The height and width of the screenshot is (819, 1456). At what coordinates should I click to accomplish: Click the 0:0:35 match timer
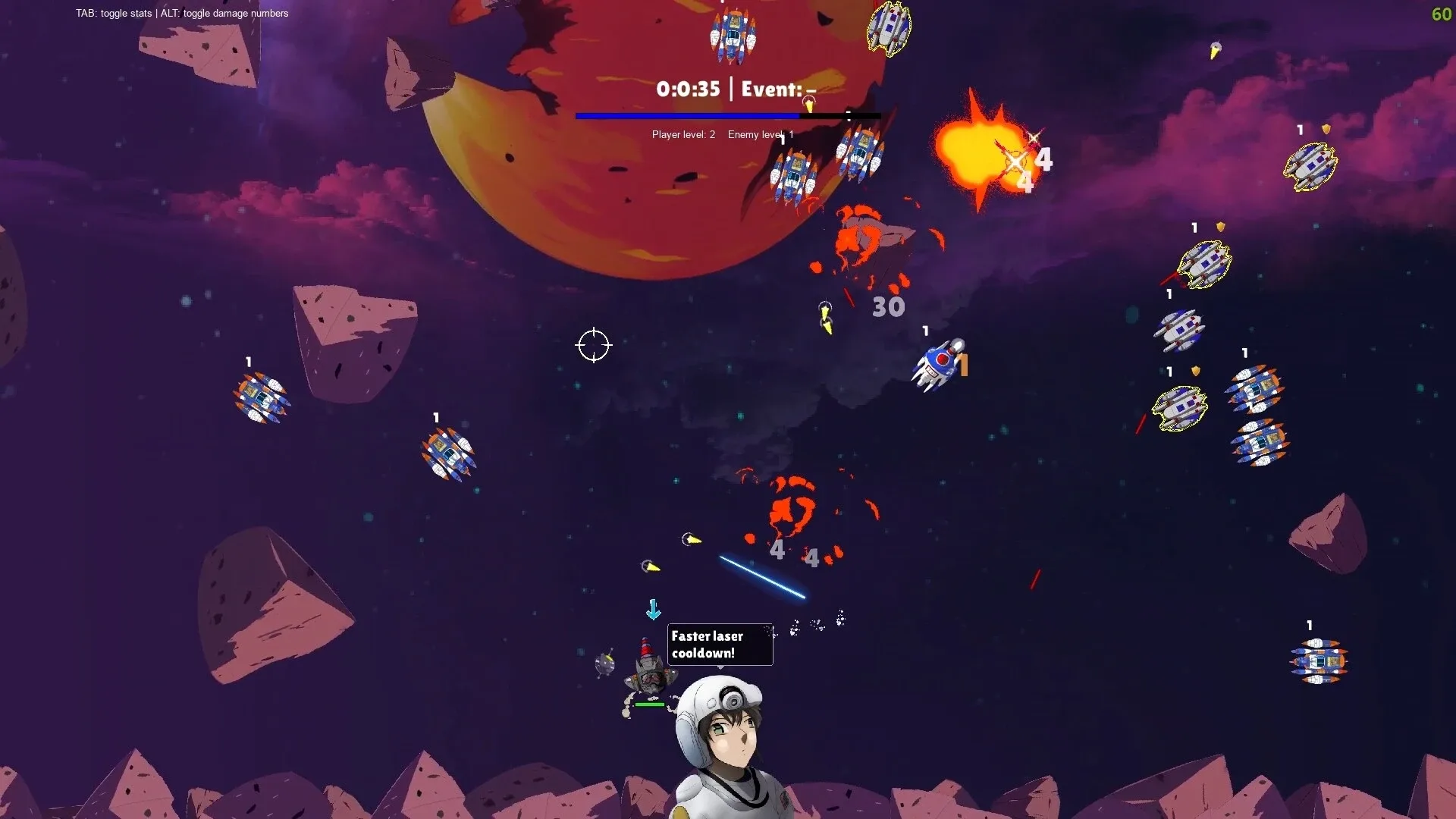[x=686, y=89]
